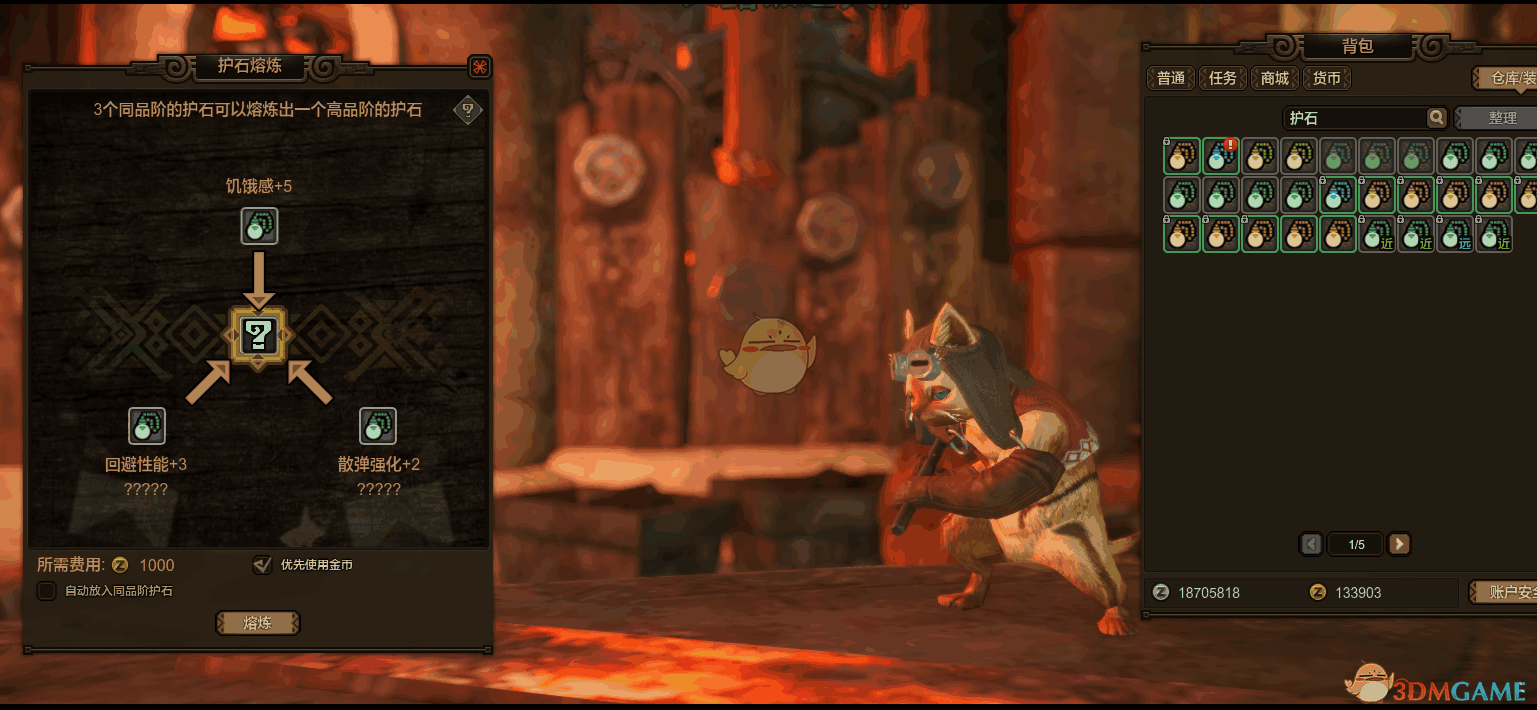Image resolution: width=1537 pixels, height=710 pixels.
Task: Switch to the 任务 backpack tab
Action: pyautogui.click(x=1223, y=78)
